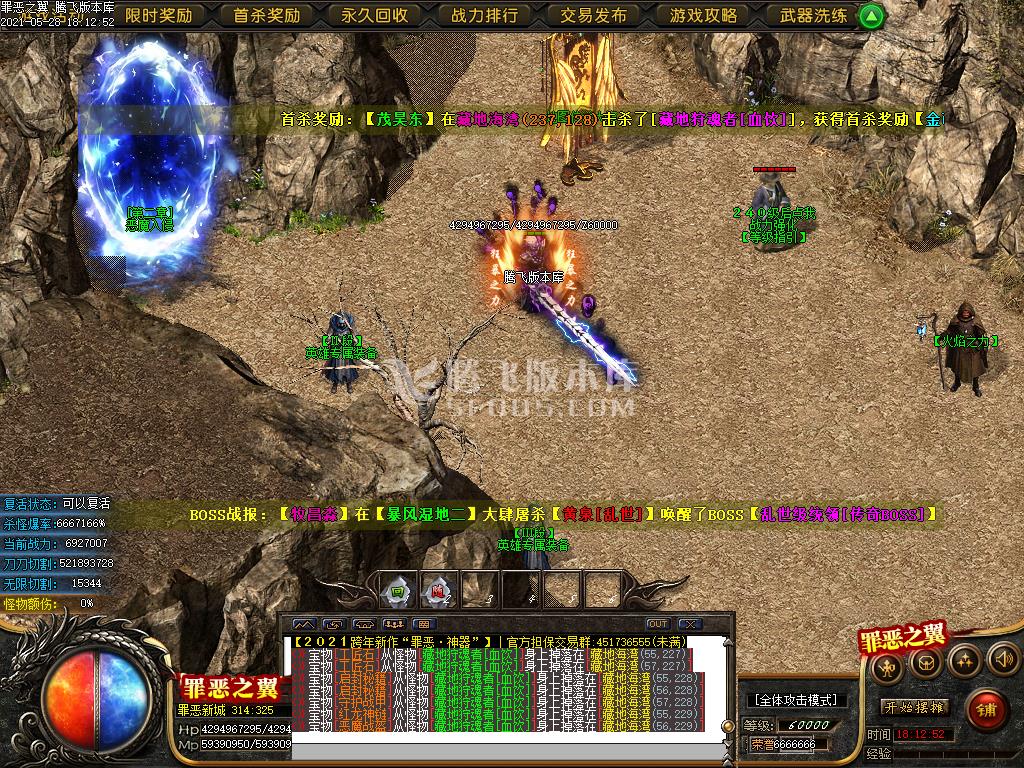This screenshot has width=1024, height=768.
Task: Open the skills sparkle icon
Action: coord(964,660)
